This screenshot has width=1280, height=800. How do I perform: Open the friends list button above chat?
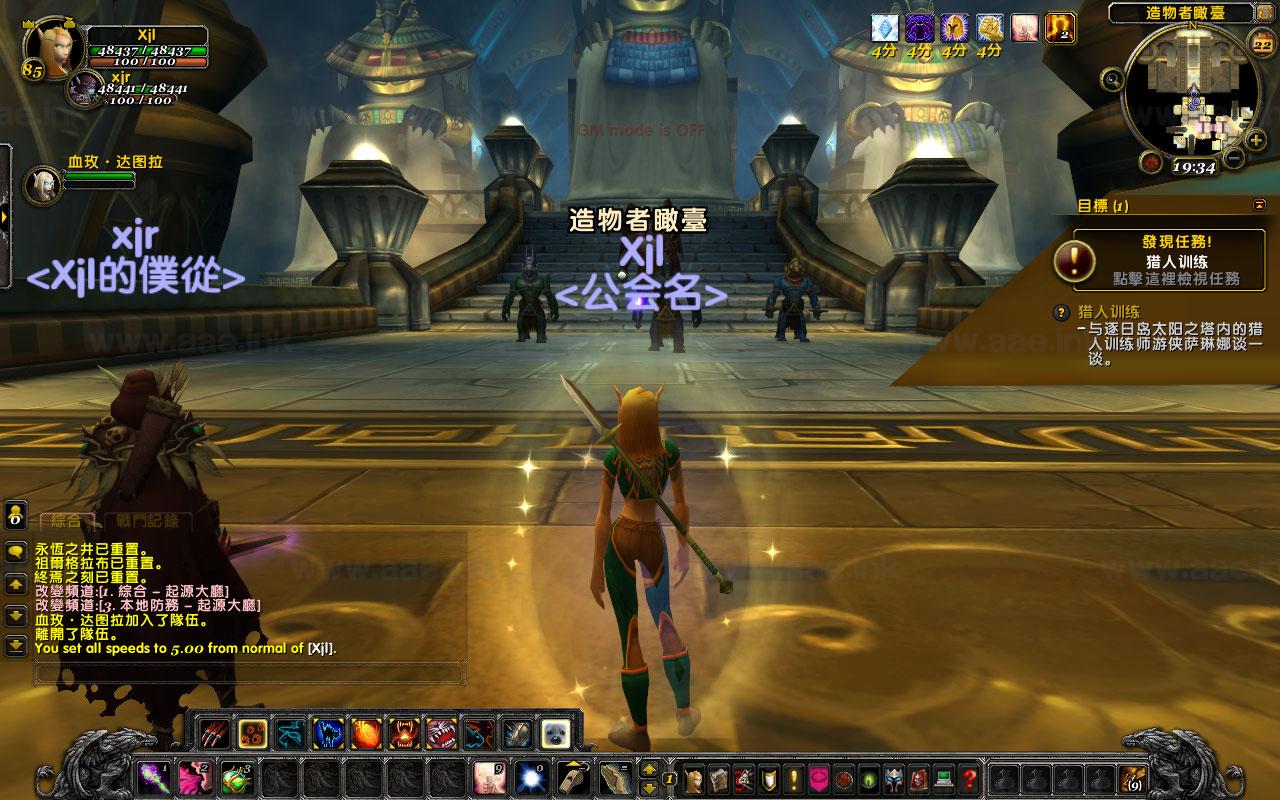(x=16, y=516)
